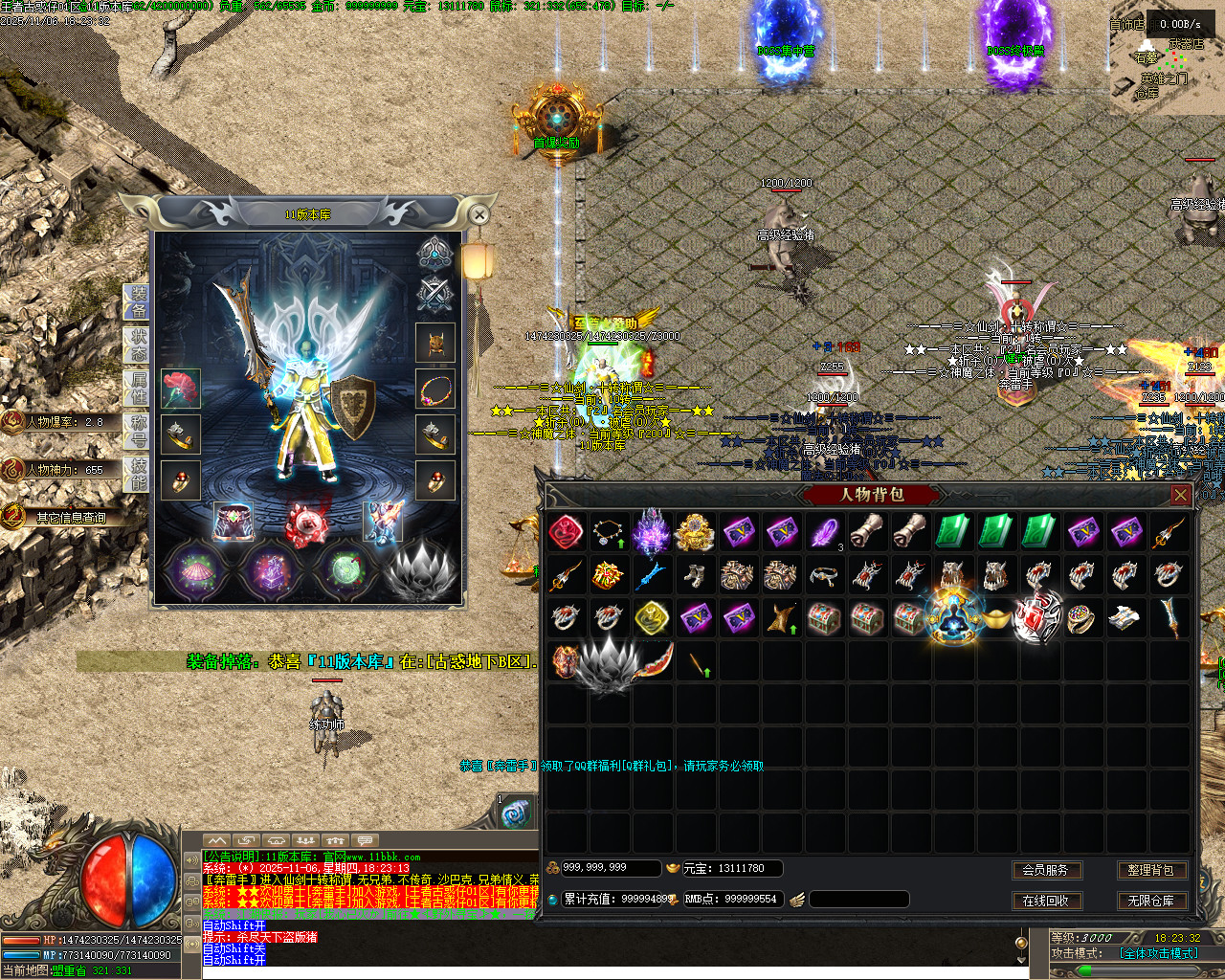This screenshot has height=980, width=1225.
Task: Click the equipped beaded necklace slot
Action: 435,390
